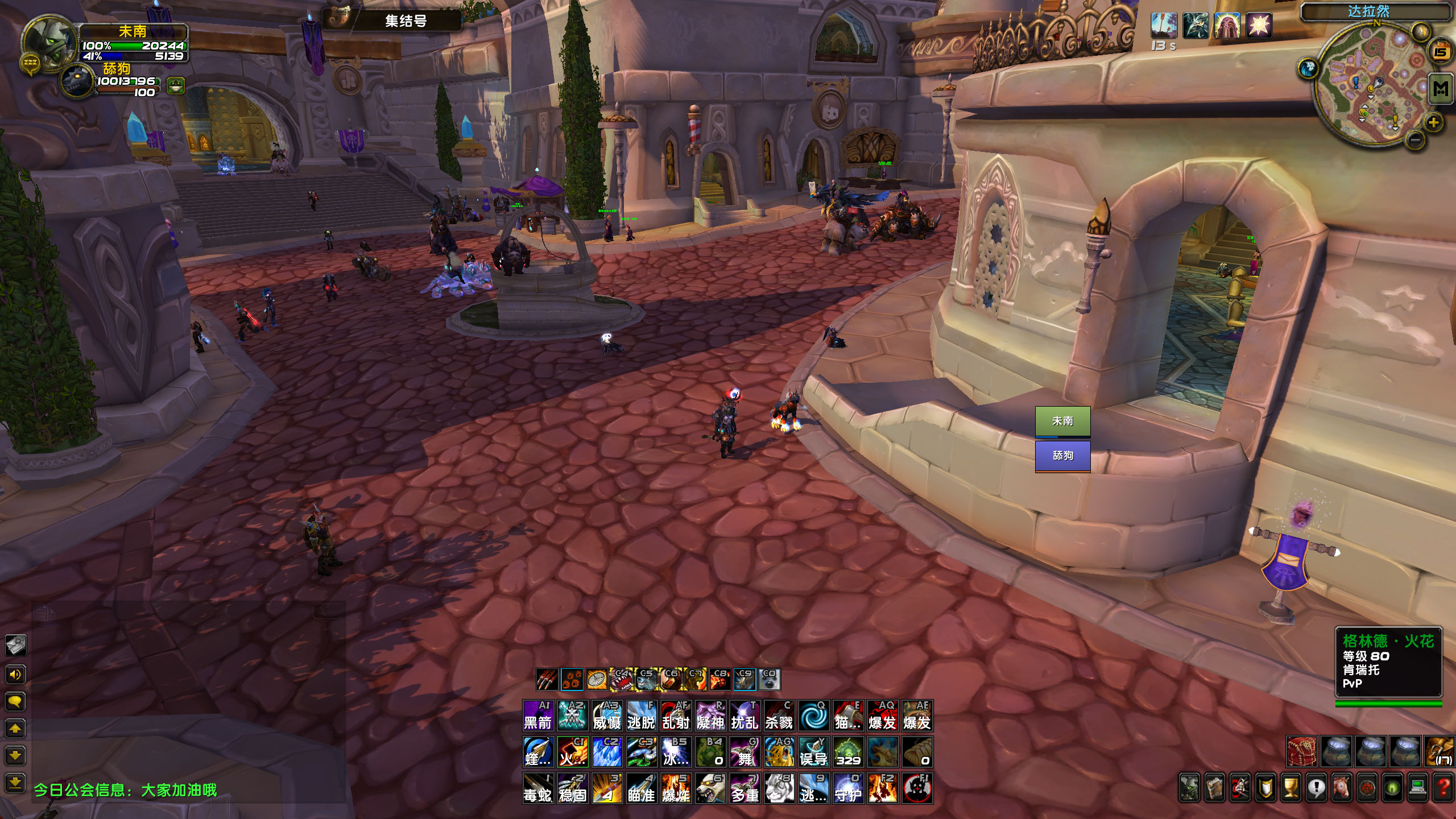Screen dimensions: 1456x819
Task: Activate the 误导 Misdirection ability
Action: pos(813,751)
